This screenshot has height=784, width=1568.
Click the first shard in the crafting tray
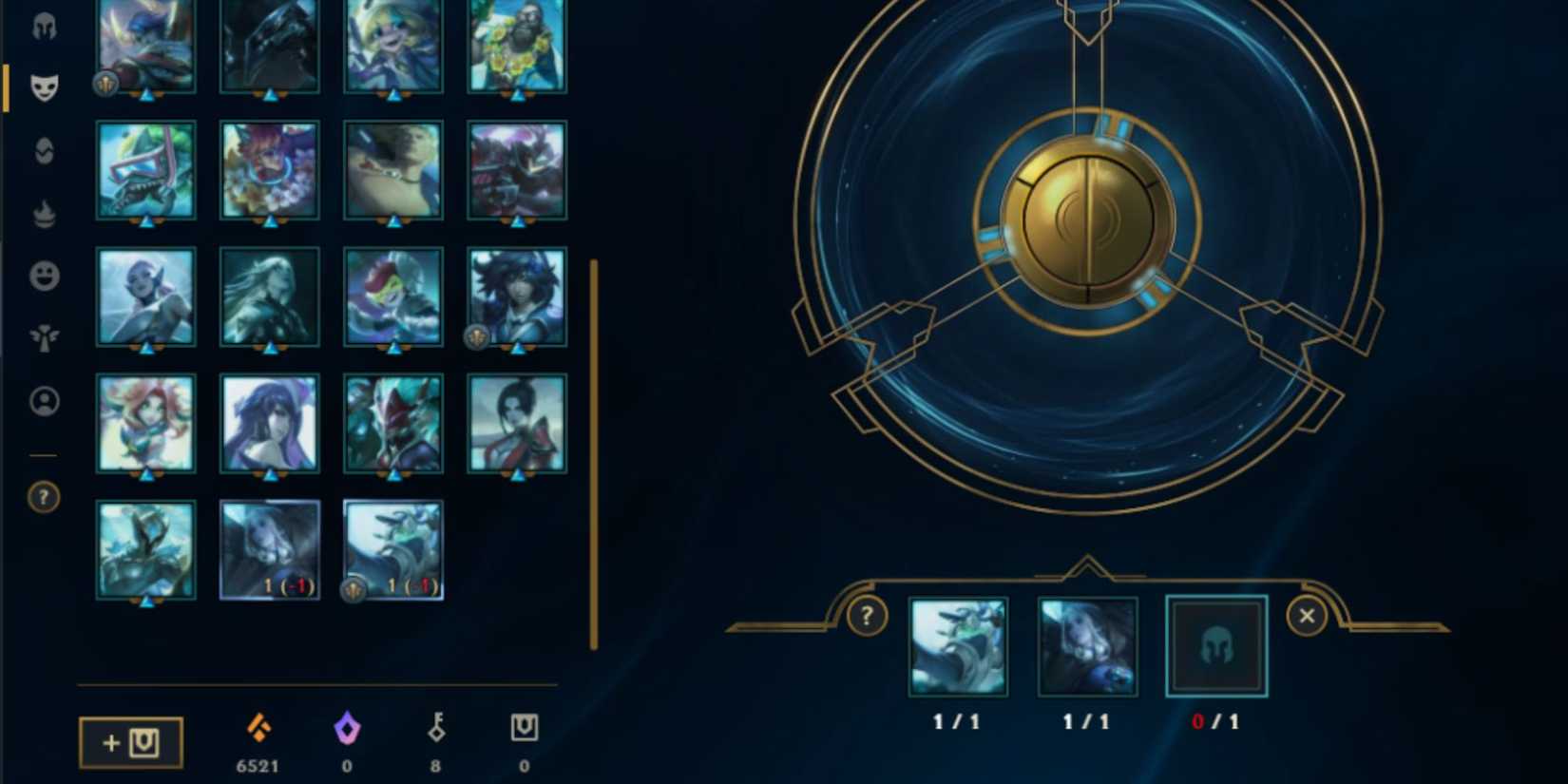(x=957, y=647)
